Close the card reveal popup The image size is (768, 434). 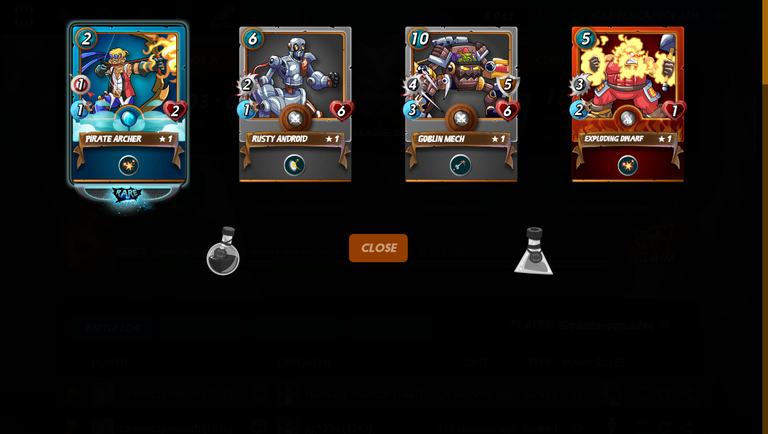(x=378, y=248)
